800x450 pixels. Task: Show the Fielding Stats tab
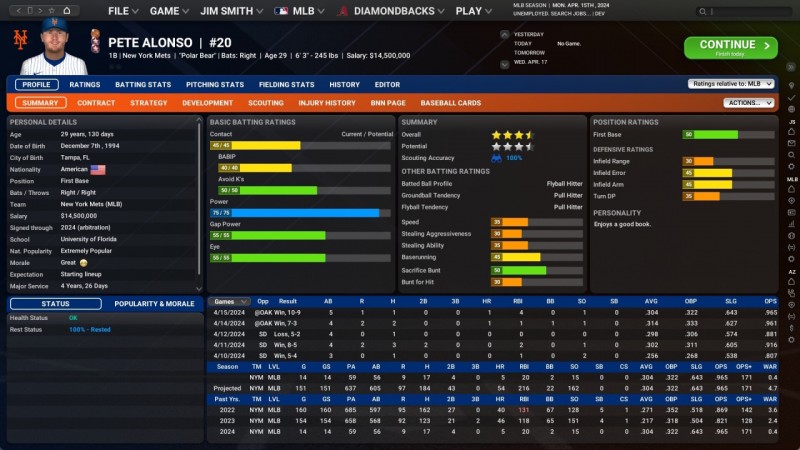[287, 85]
